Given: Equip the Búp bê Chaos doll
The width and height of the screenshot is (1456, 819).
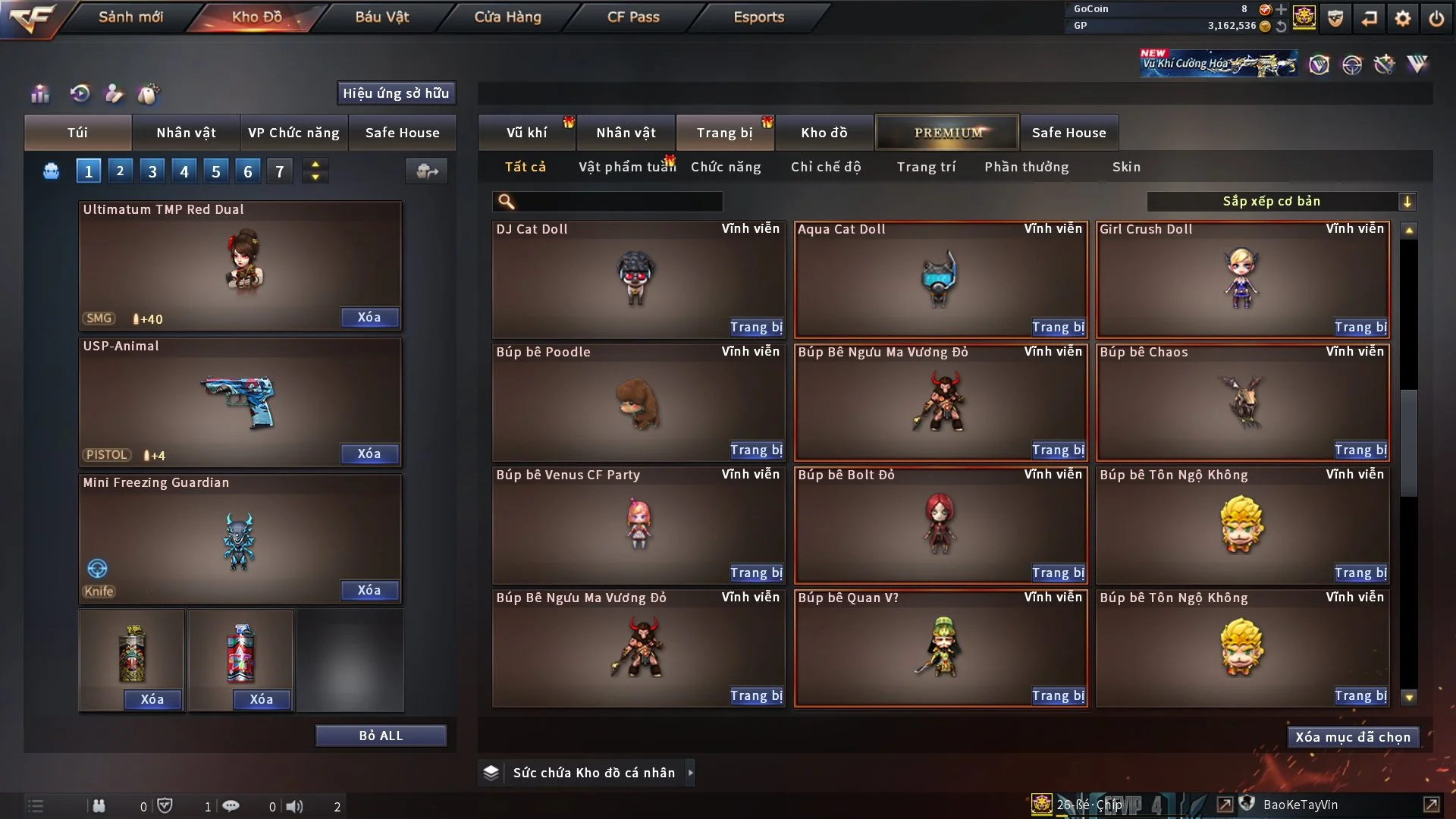Looking at the screenshot, I should coord(1360,450).
